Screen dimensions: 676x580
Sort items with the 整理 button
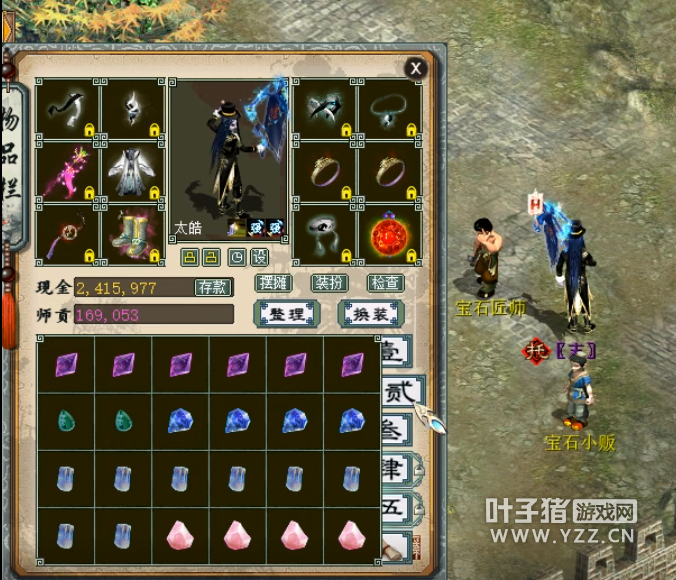pyautogui.click(x=286, y=314)
